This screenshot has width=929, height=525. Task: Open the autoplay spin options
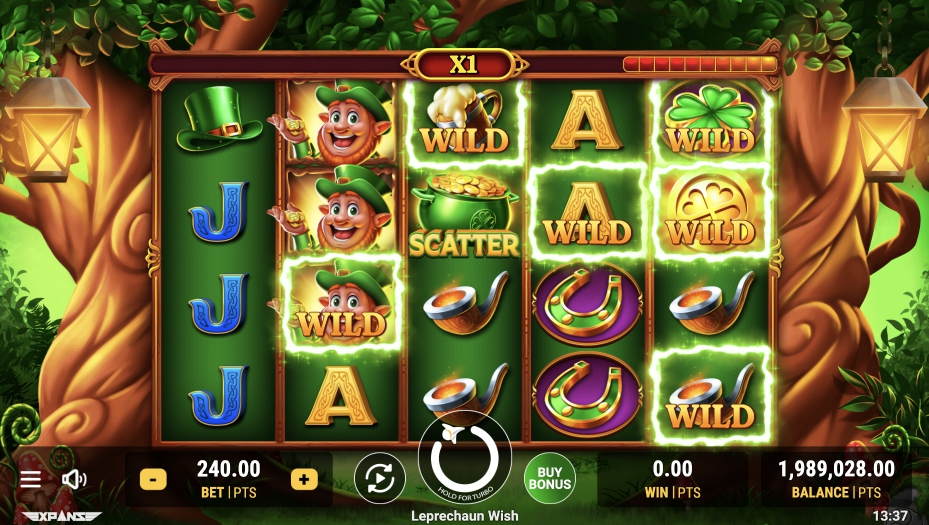(x=380, y=478)
